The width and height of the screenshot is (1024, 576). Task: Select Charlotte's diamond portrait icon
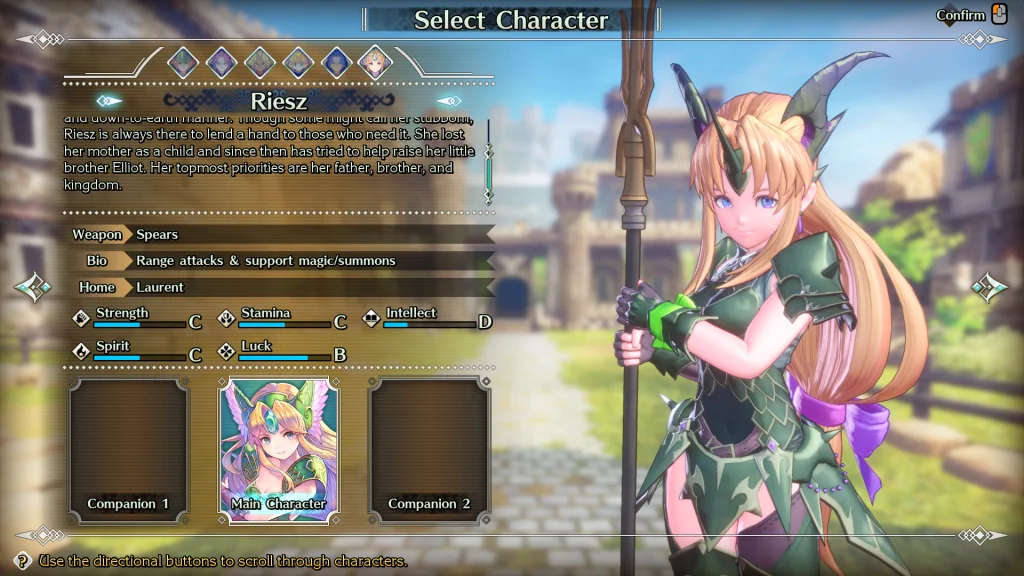pyautogui.click(x=298, y=62)
